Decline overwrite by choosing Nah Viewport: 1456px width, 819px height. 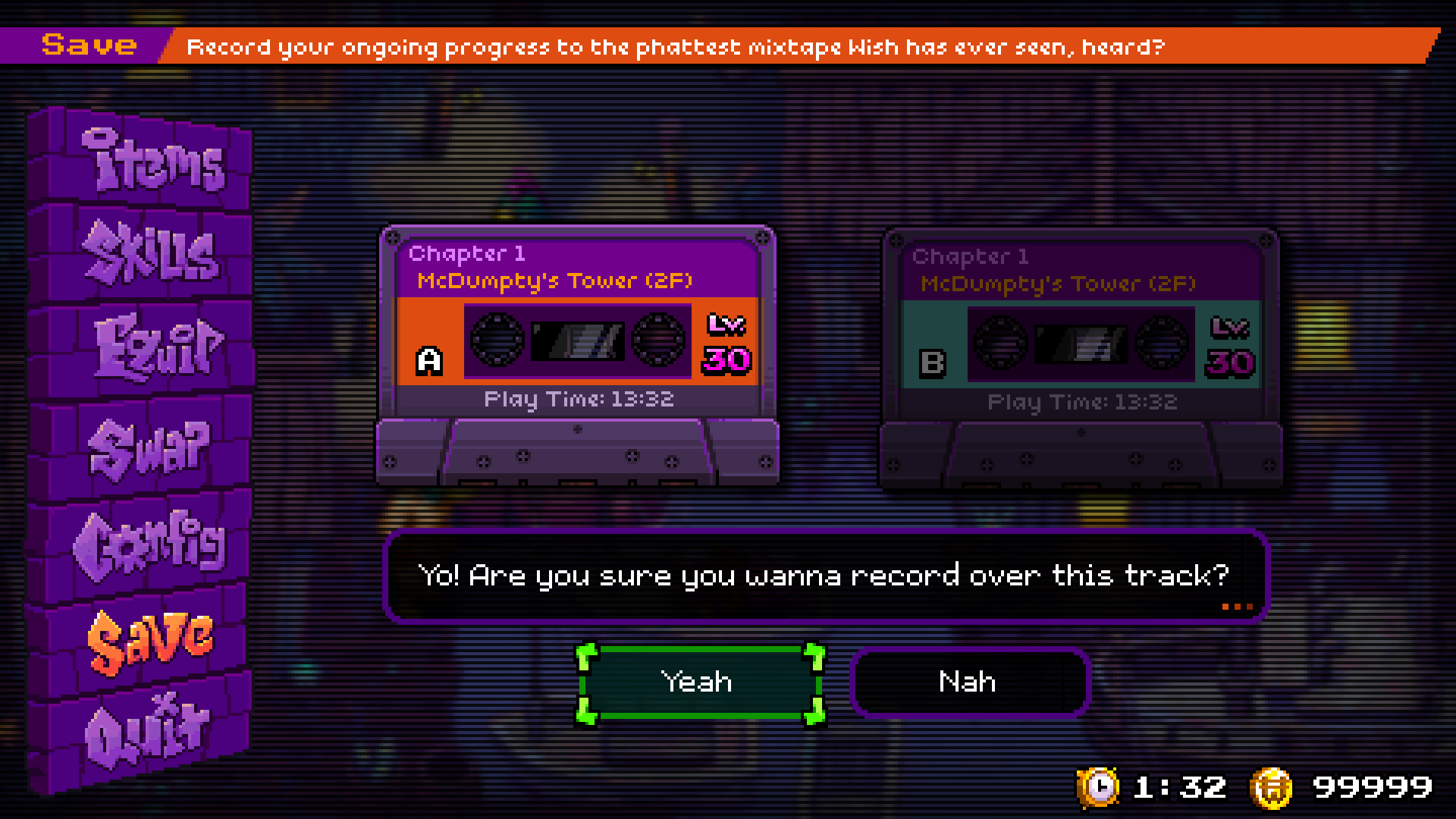pos(968,682)
